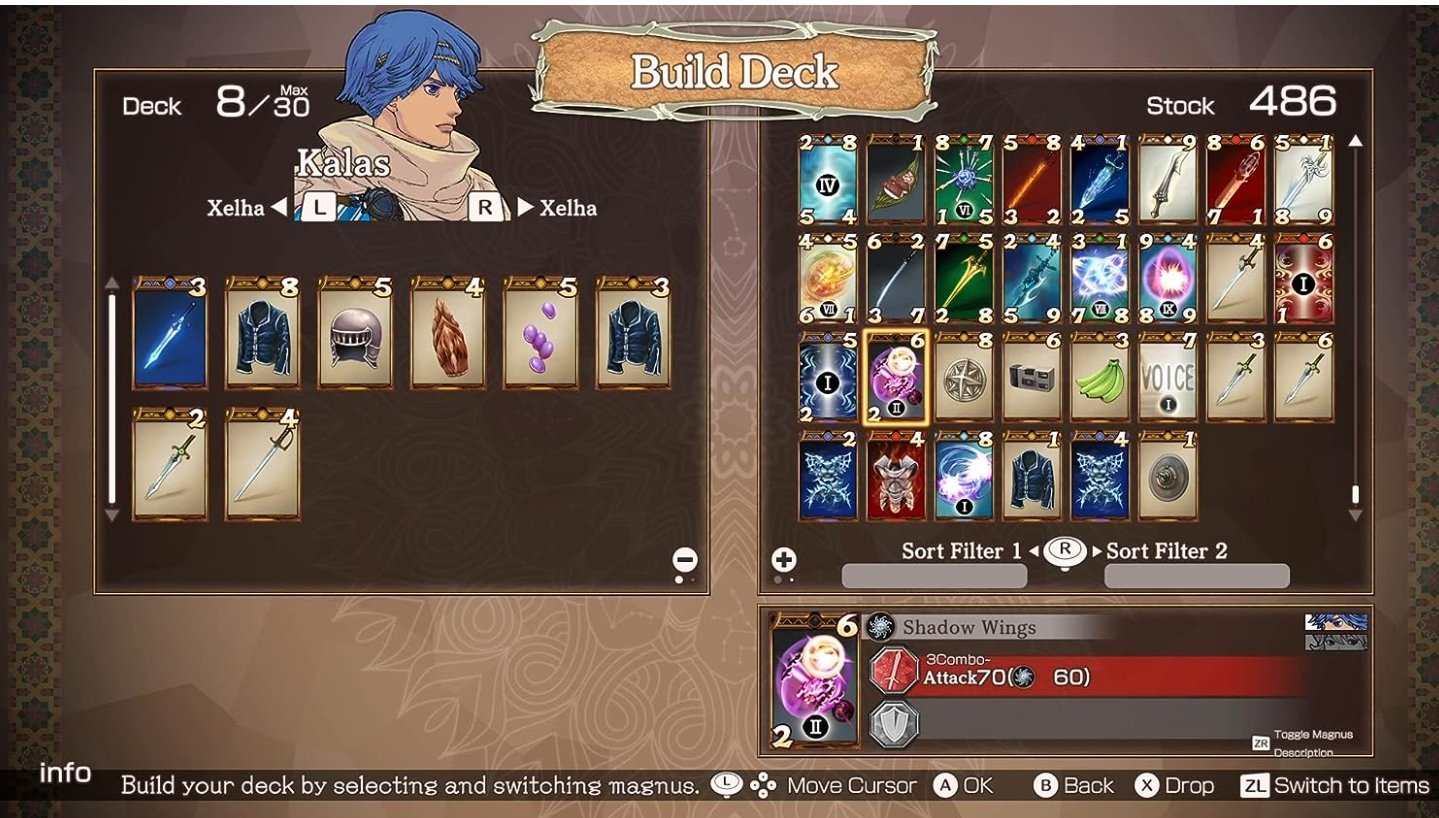Select the red feathered hat card
1439x818 pixels.
(896, 180)
